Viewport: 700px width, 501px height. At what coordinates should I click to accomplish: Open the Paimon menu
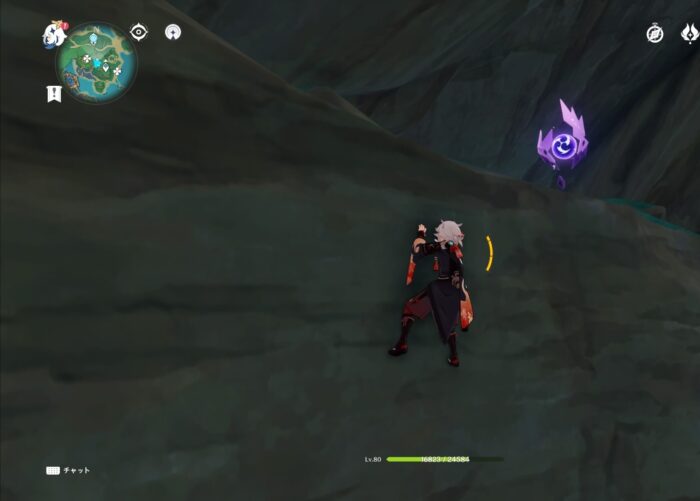point(54,35)
